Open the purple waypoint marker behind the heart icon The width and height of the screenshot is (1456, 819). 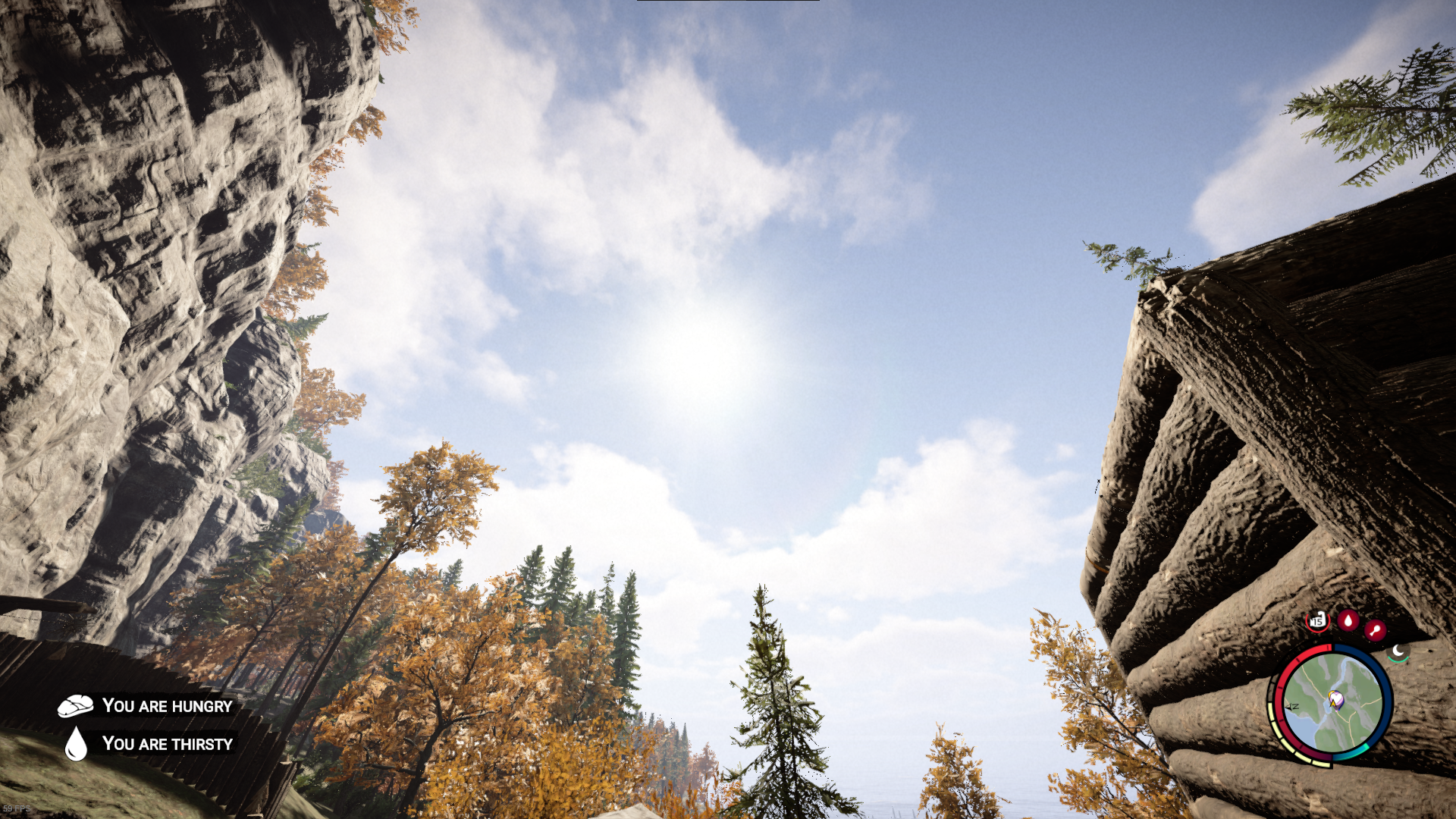(x=1339, y=707)
